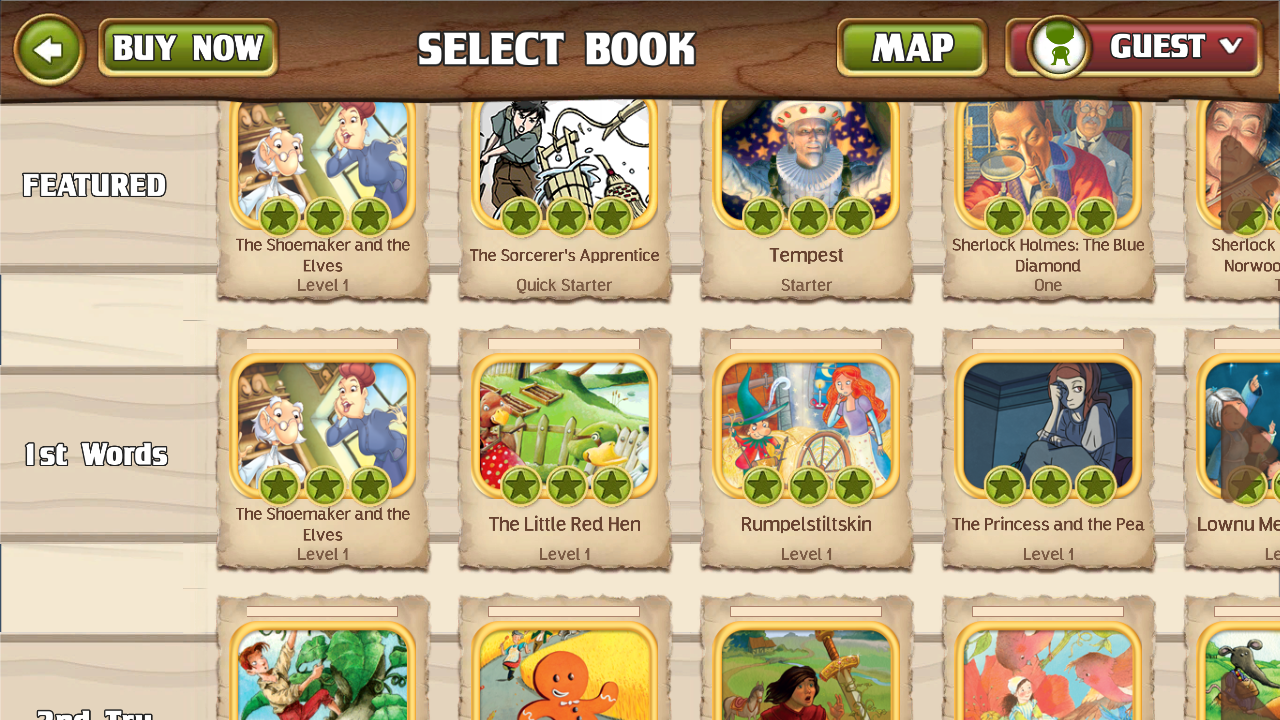Open the gingerbread man book in the bottom row
Screen dimensions: 1280x720
pyautogui.click(x=564, y=680)
